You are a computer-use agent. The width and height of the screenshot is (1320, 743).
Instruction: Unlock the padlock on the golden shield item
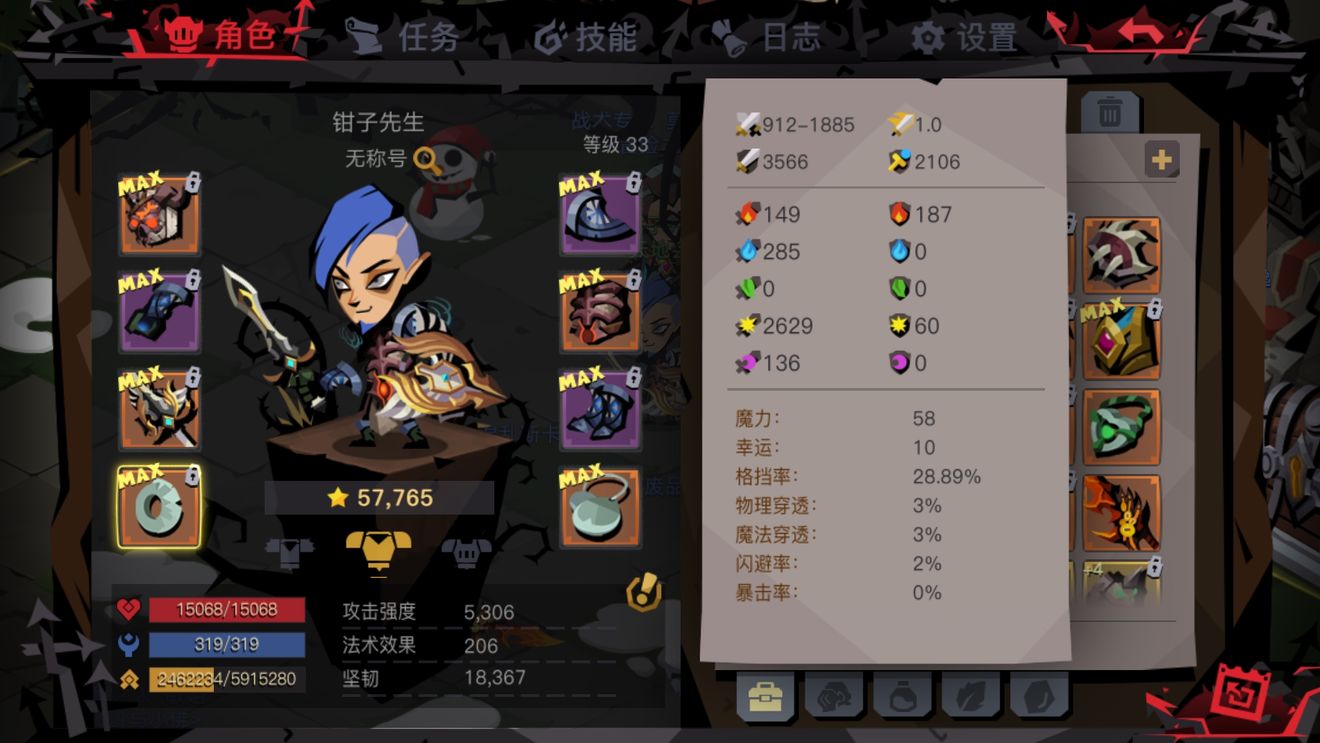1154,308
